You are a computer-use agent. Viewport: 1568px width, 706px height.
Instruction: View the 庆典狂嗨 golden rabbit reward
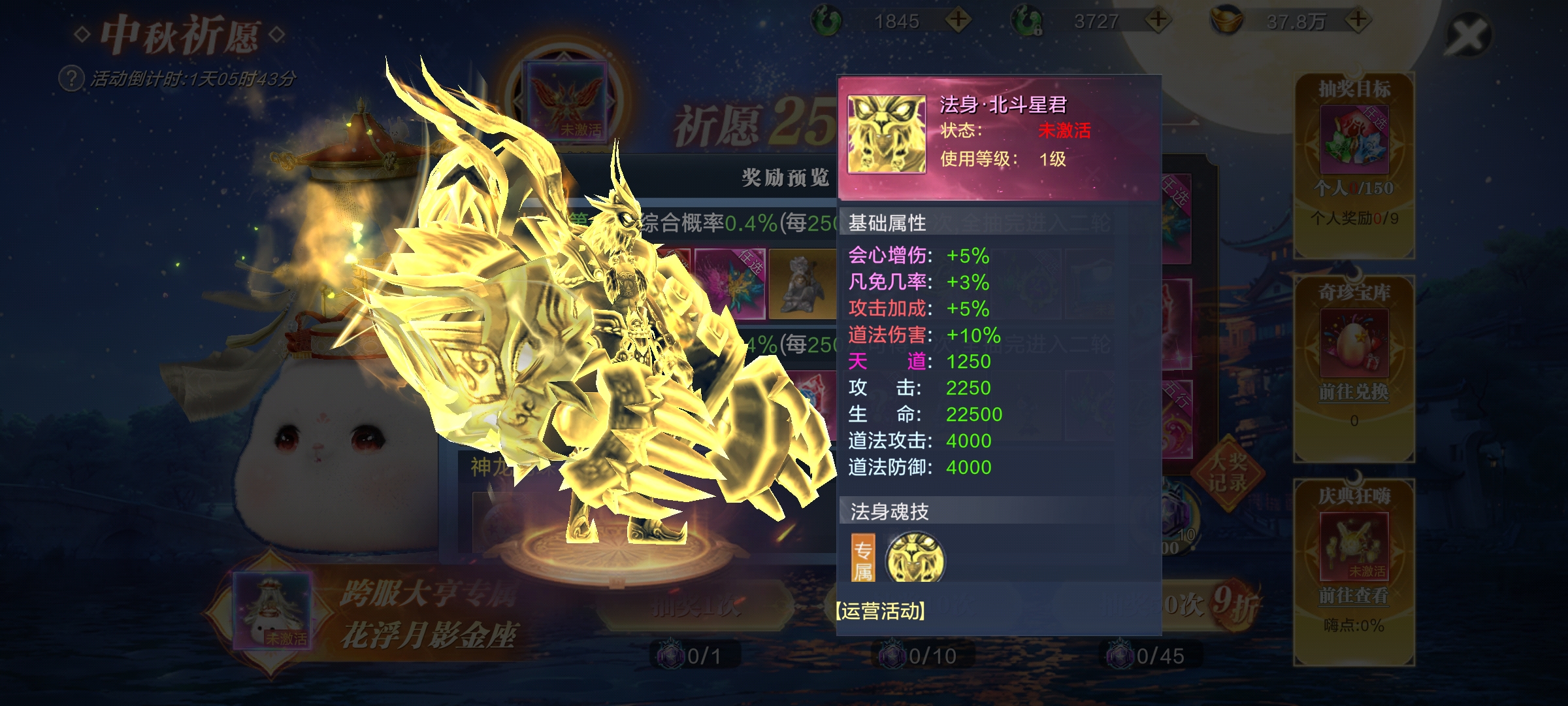(1354, 546)
